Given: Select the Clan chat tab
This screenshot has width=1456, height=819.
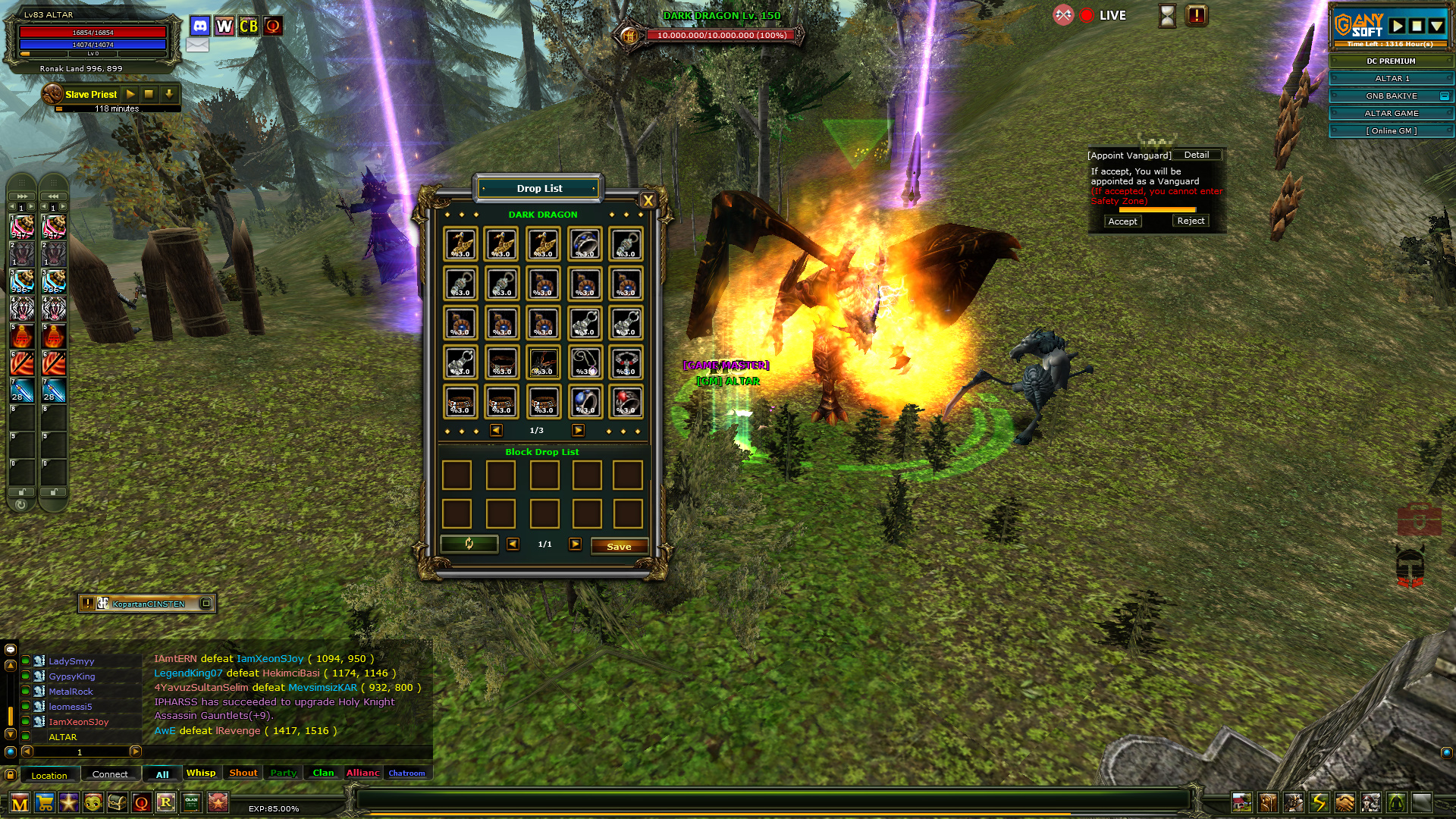Looking at the screenshot, I should (x=323, y=773).
